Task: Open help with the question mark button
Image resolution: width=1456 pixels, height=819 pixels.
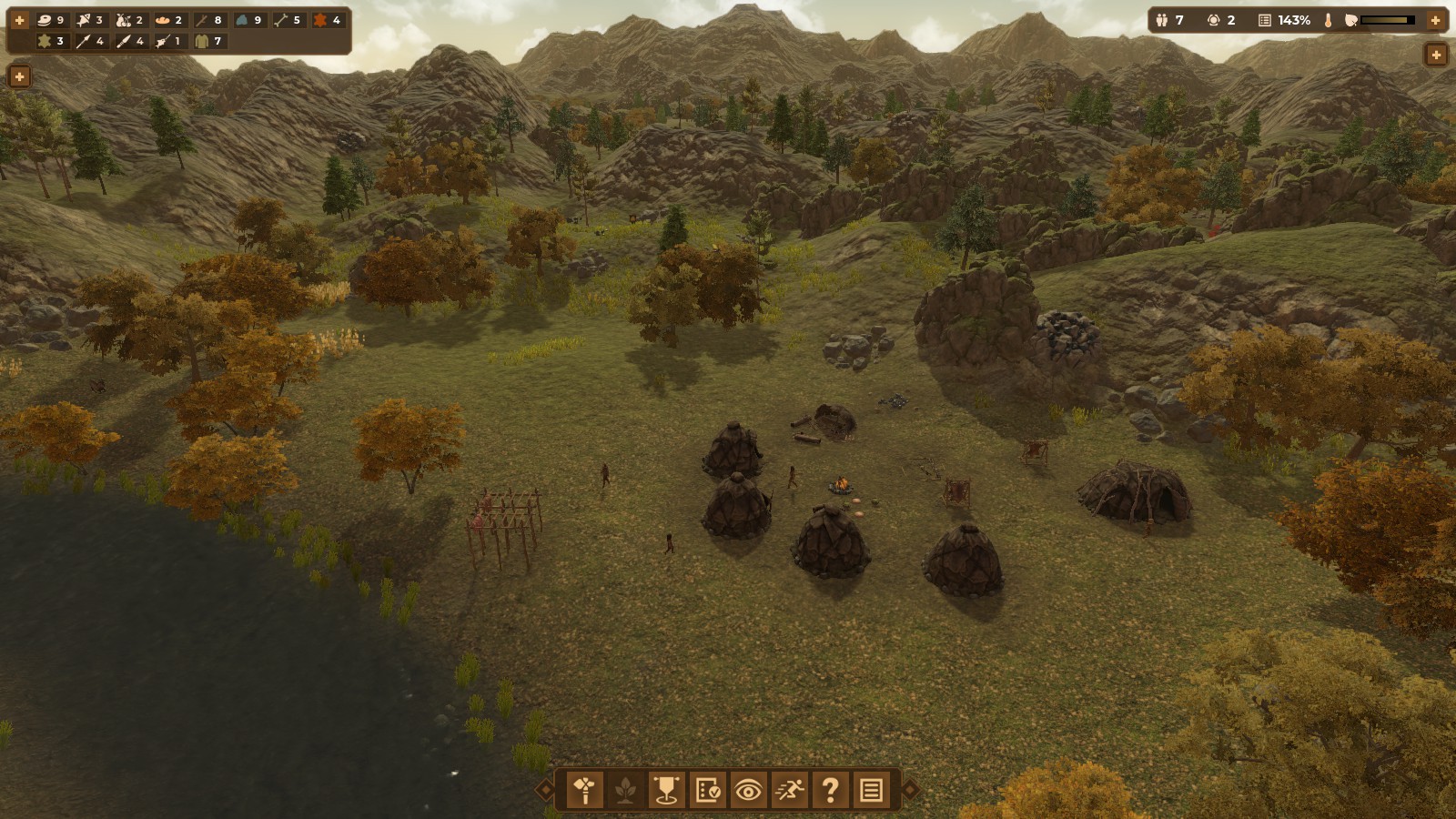Action: 830,790
